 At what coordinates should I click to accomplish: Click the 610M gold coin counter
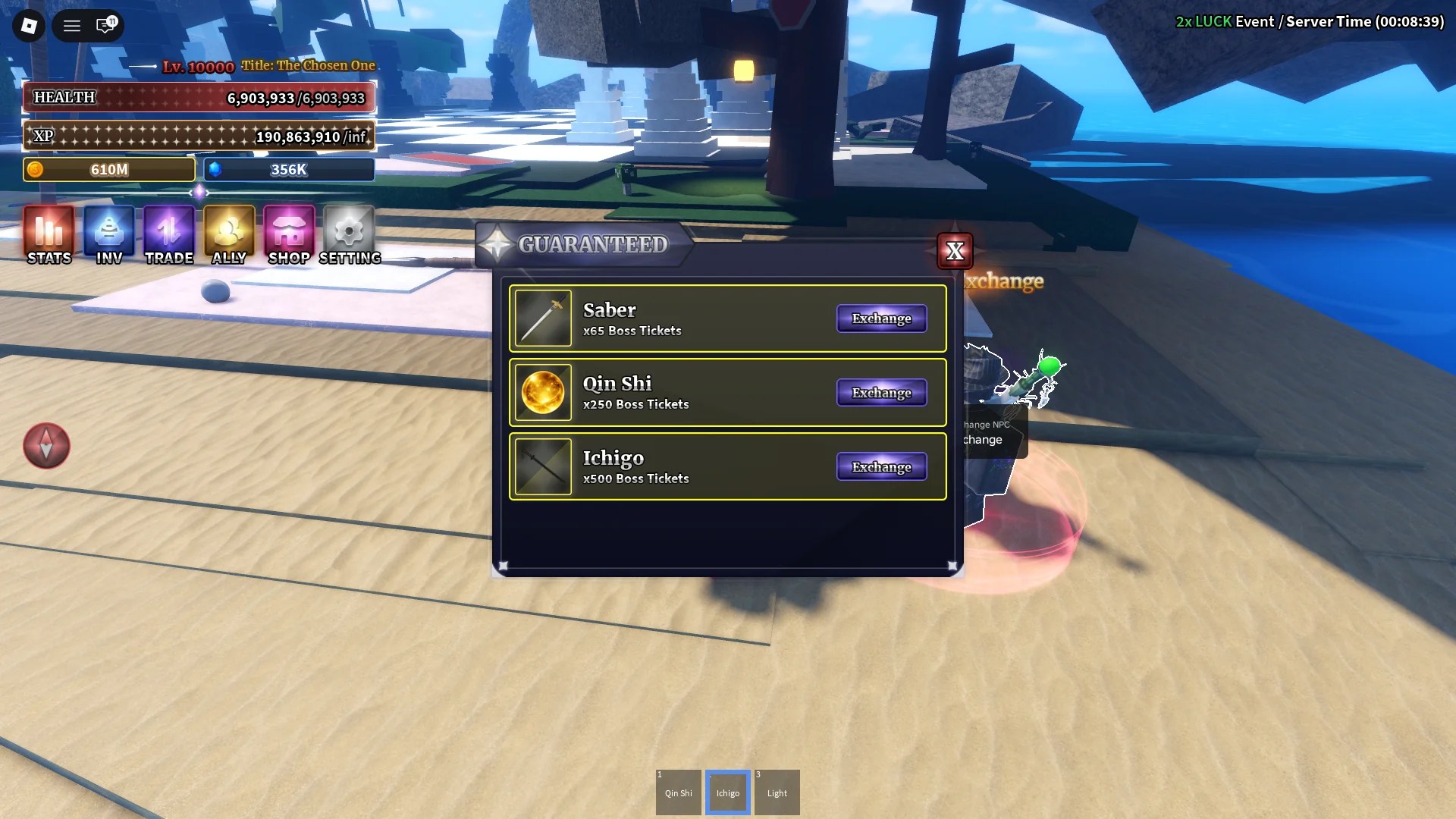[x=108, y=169]
